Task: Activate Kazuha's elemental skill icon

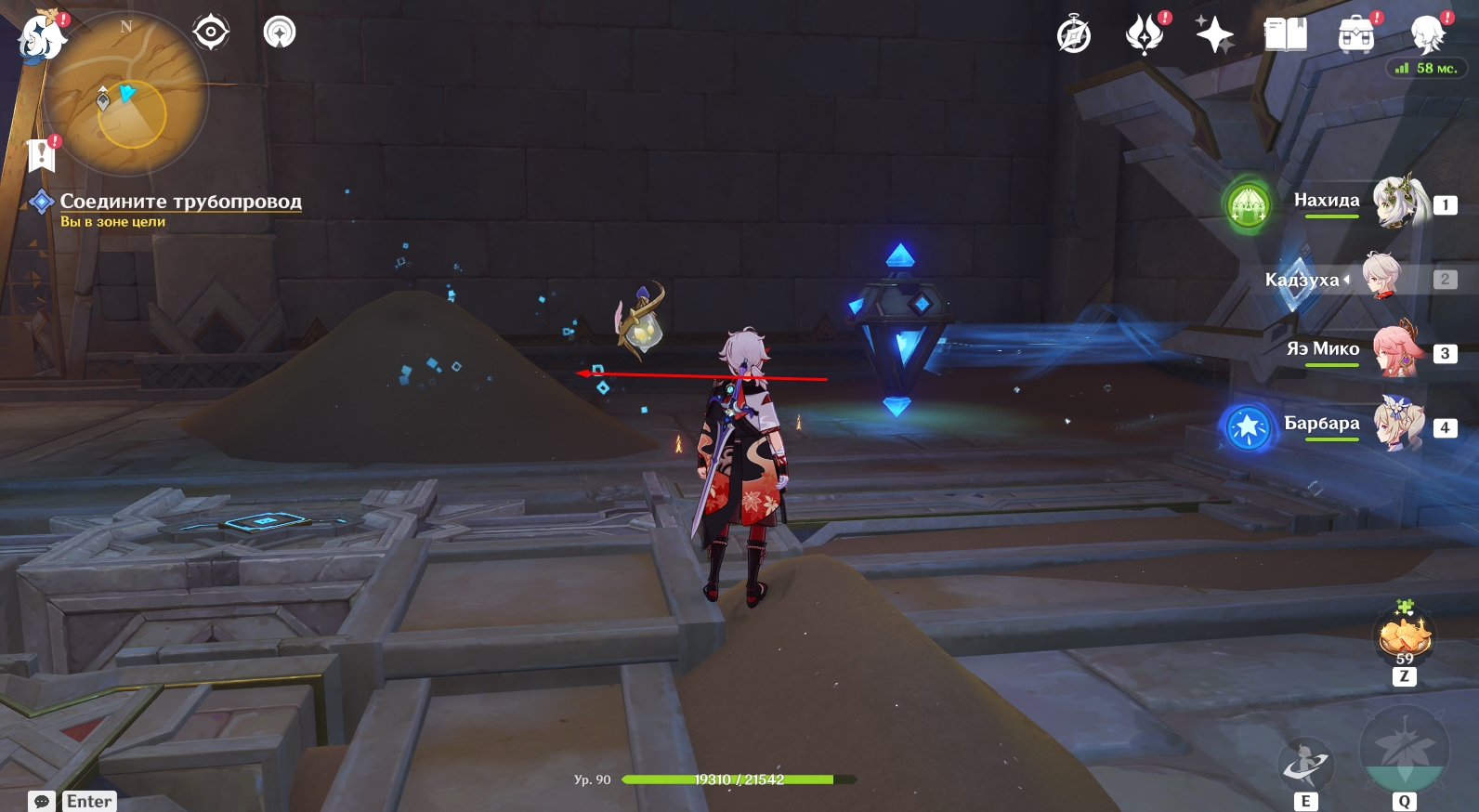Action: [1305, 765]
